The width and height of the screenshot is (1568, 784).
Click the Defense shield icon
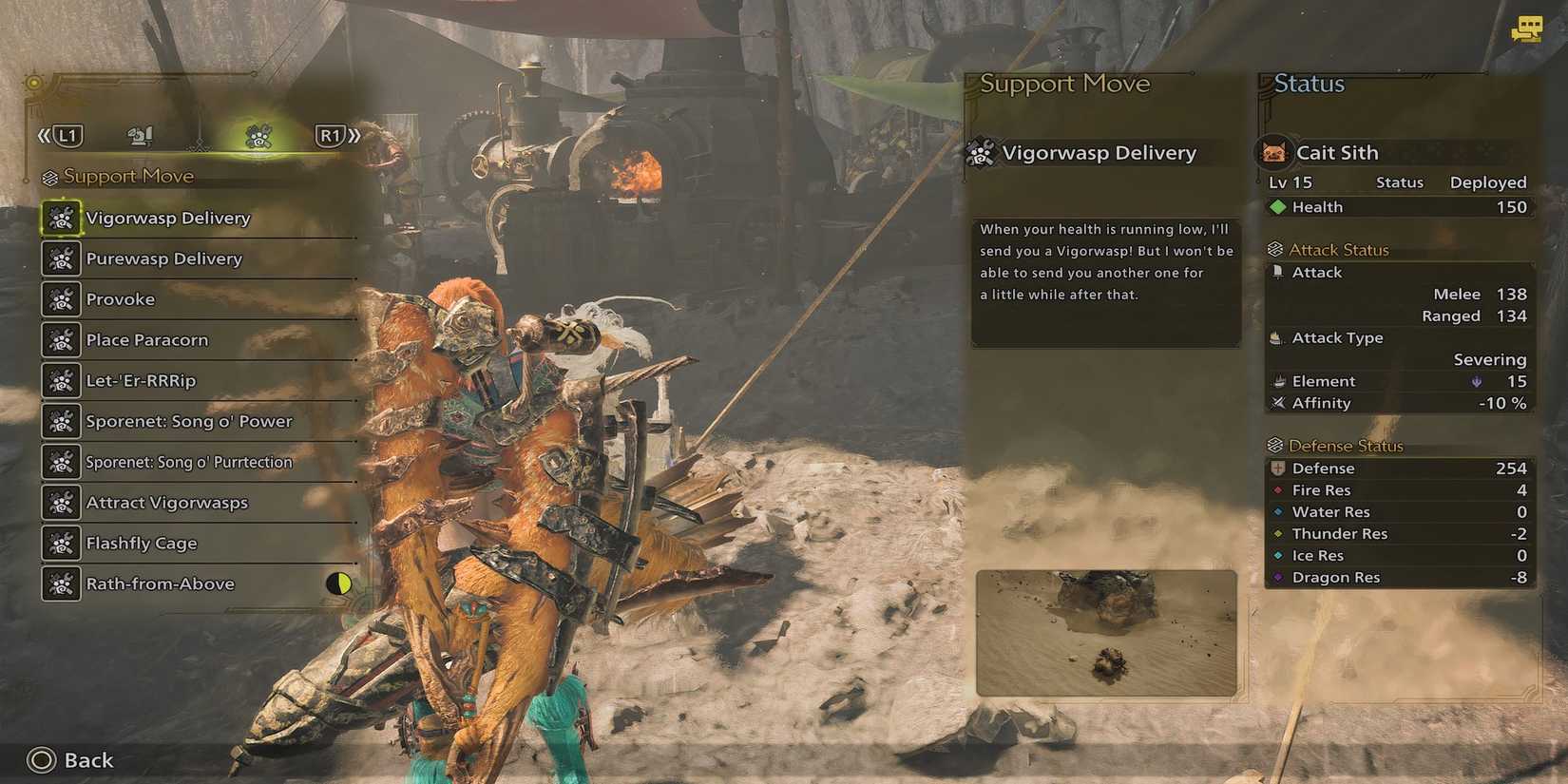point(1277,468)
